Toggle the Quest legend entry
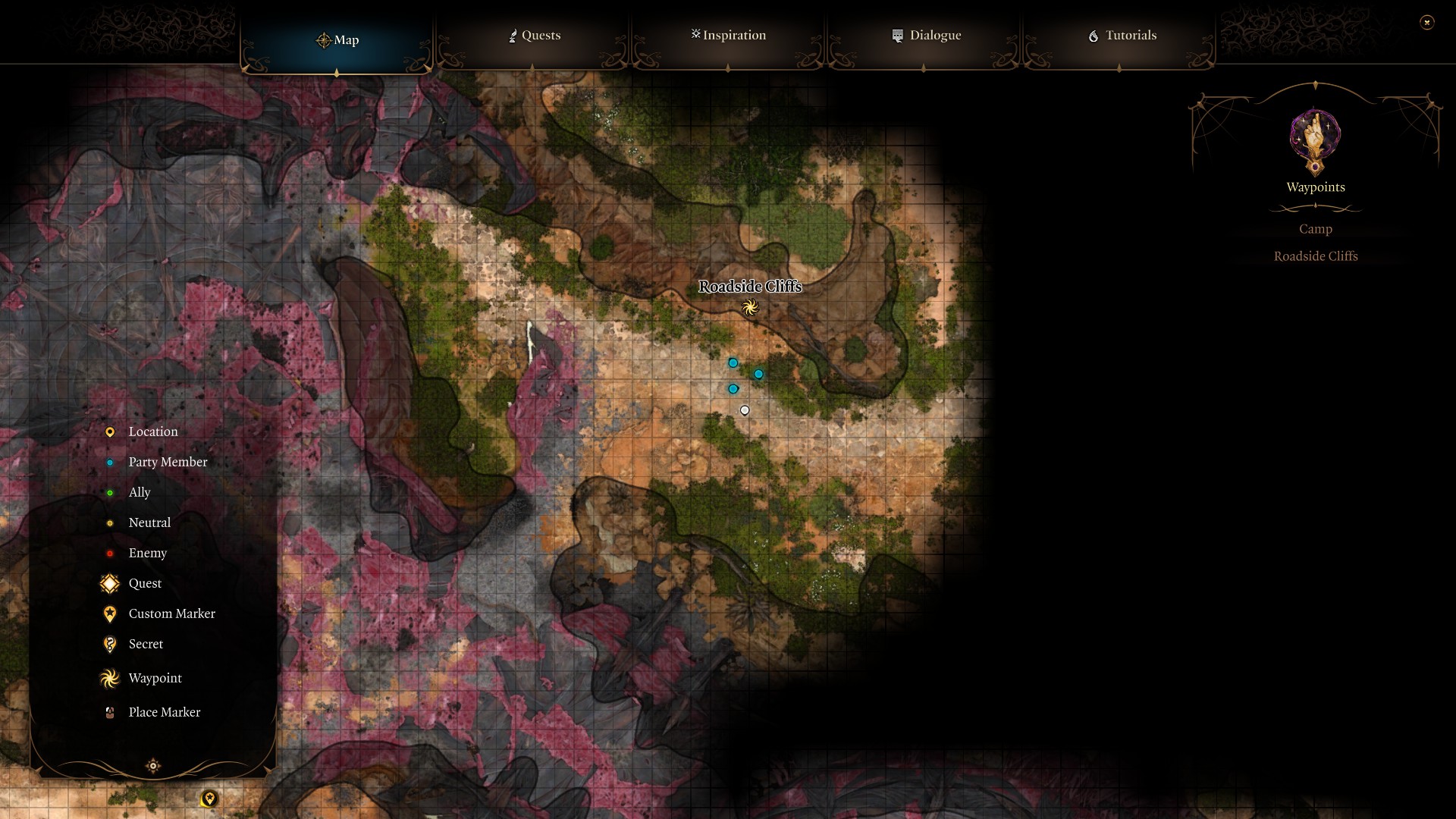1456x819 pixels. tap(145, 583)
